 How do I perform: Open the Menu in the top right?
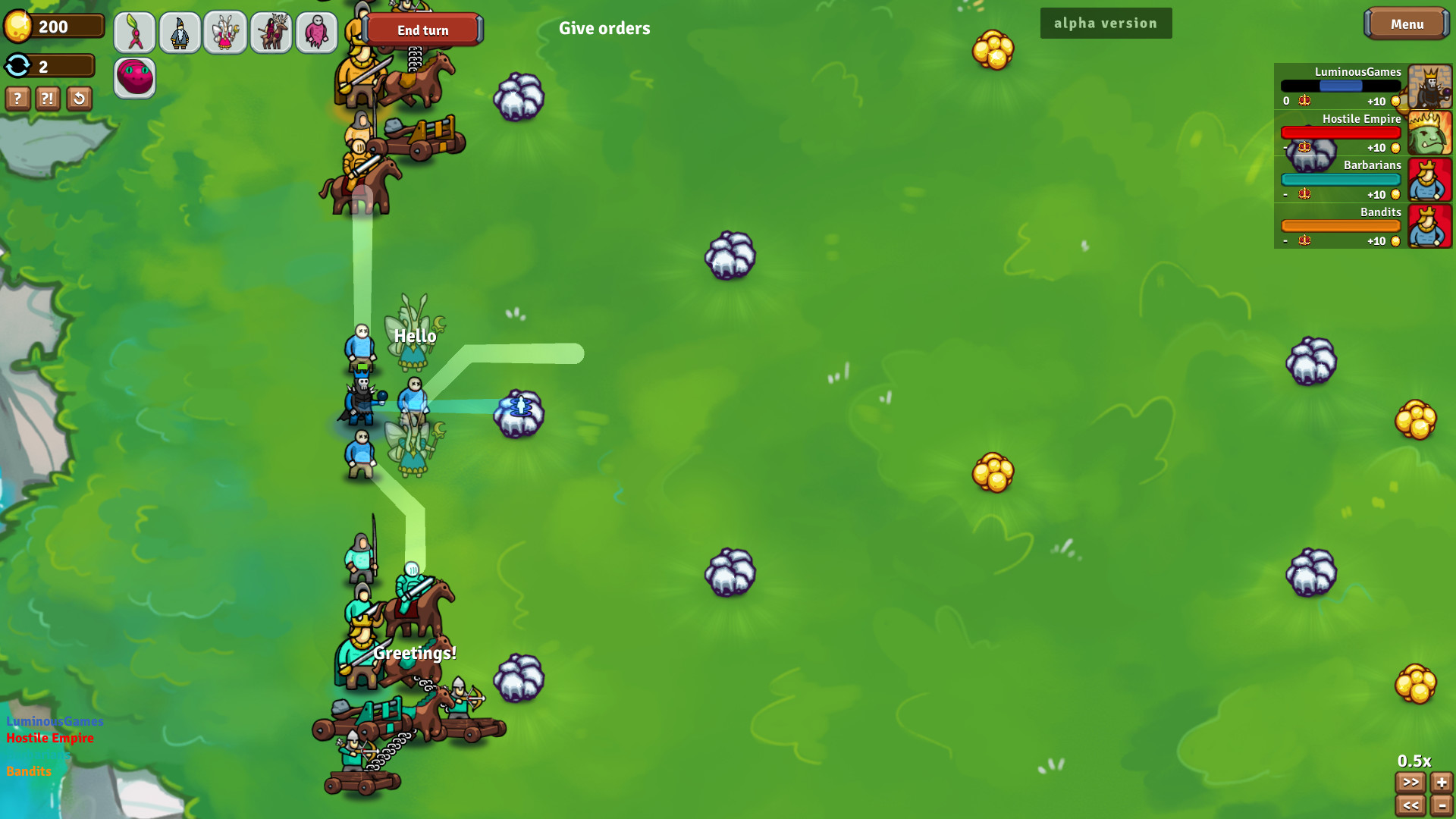(x=1407, y=24)
